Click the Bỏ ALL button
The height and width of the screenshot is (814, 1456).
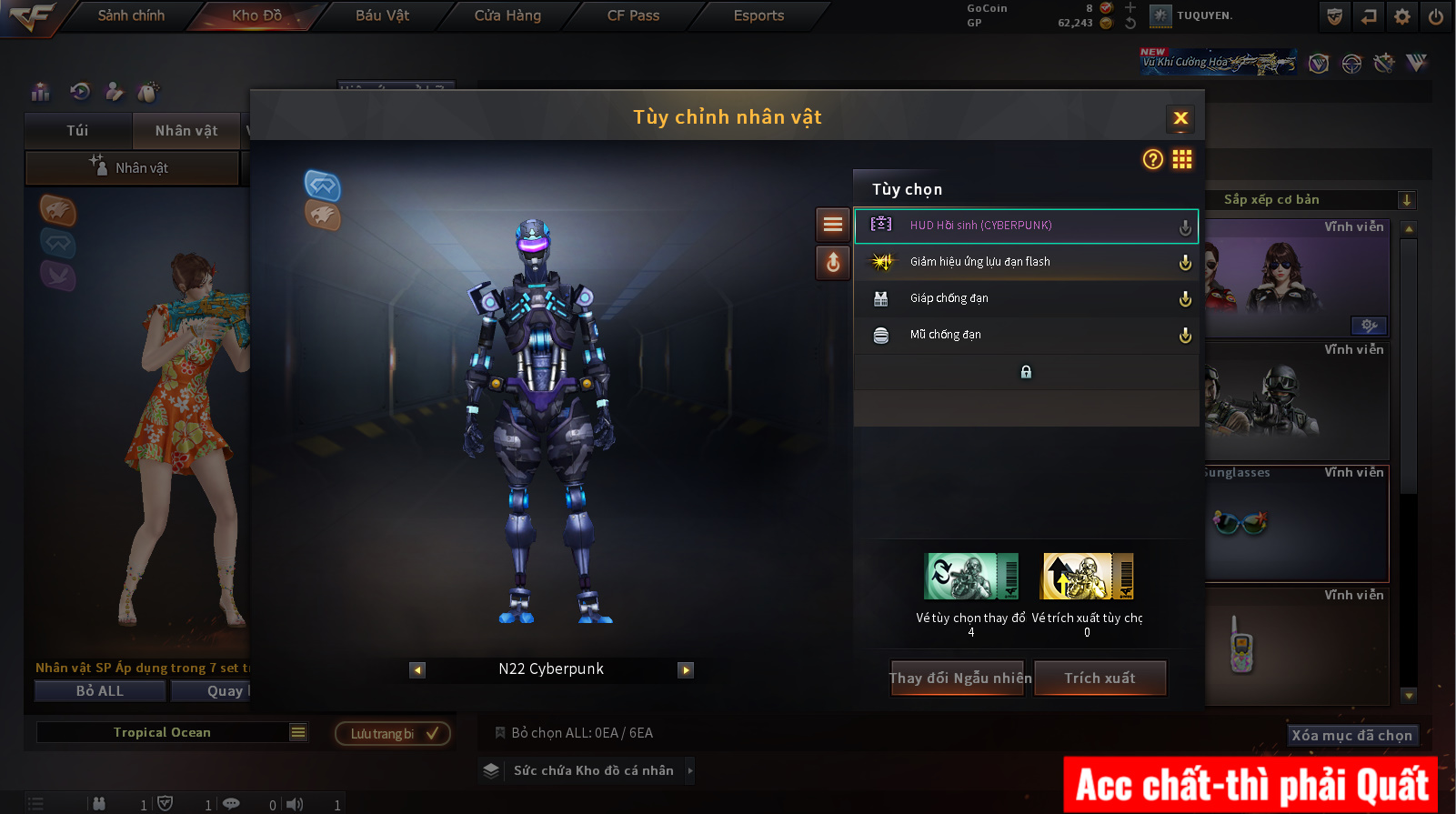coord(100,691)
